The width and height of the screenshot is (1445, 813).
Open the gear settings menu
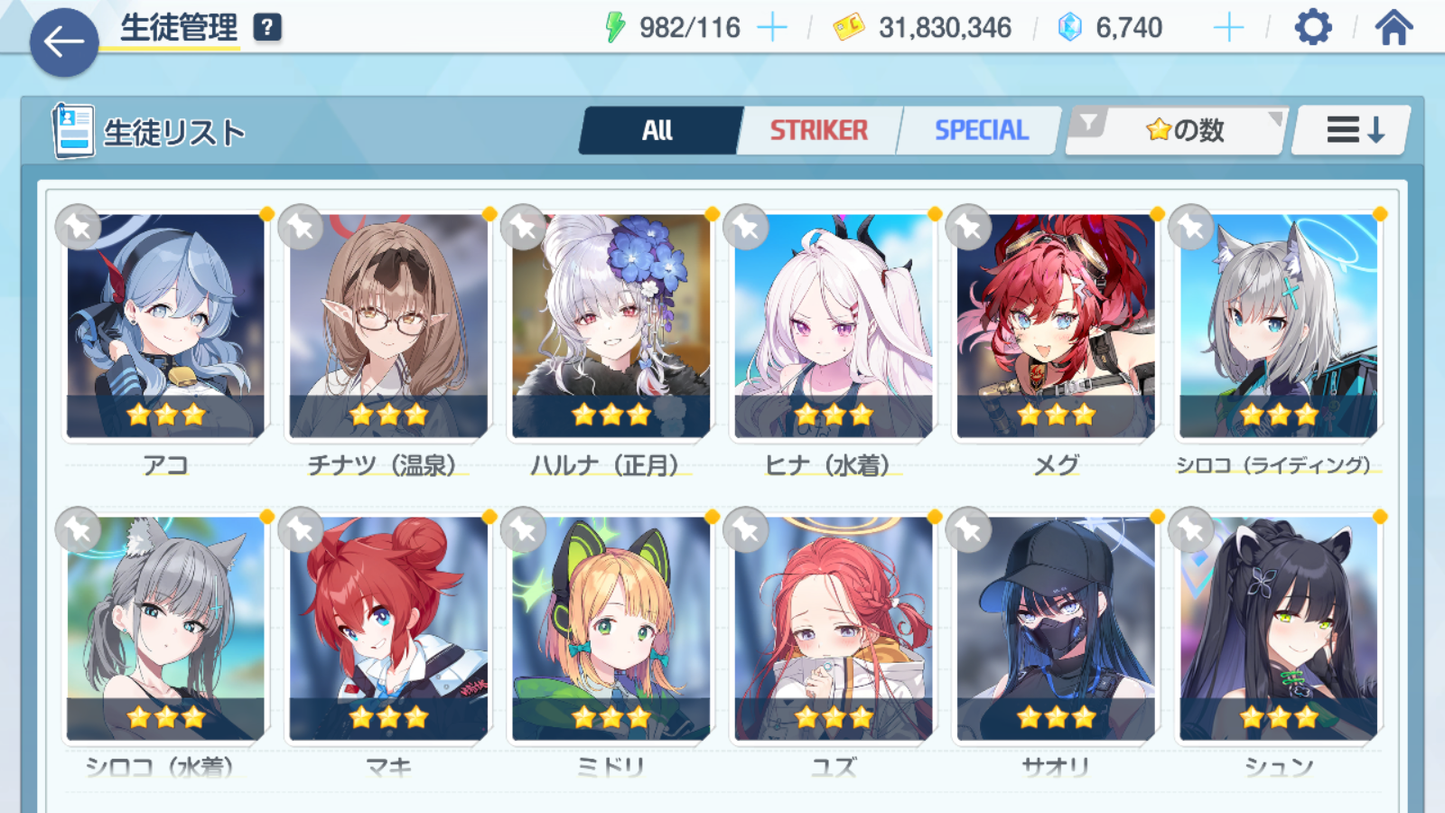1313,28
